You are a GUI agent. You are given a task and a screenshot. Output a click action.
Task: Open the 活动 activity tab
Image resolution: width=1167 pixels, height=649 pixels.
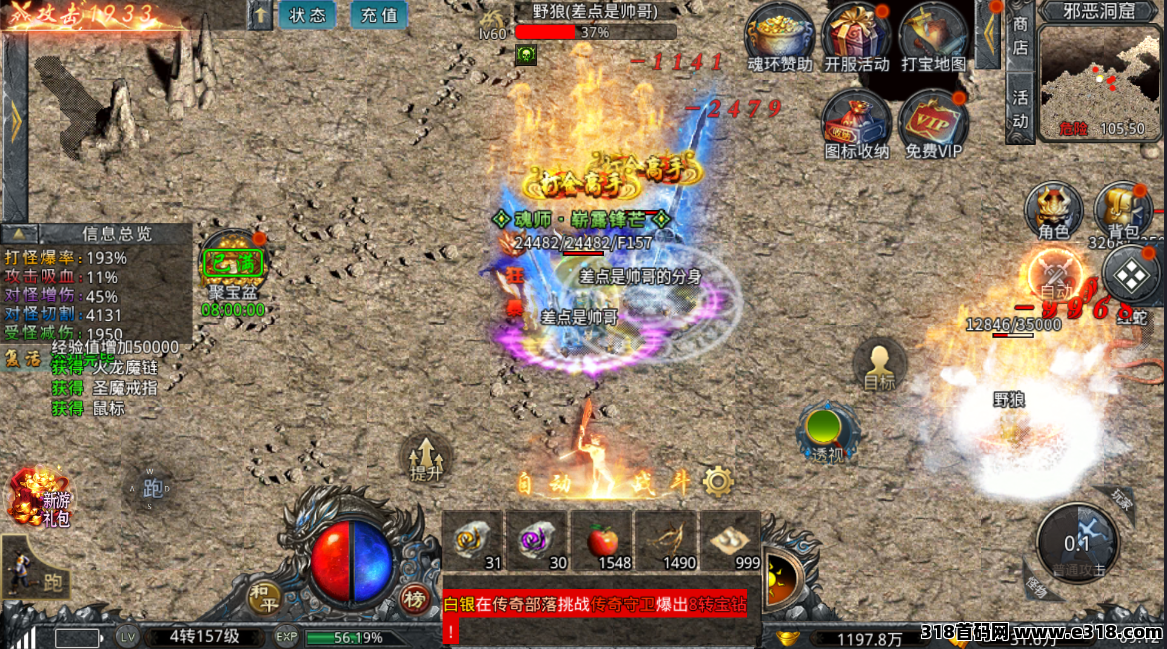coord(1020,109)
